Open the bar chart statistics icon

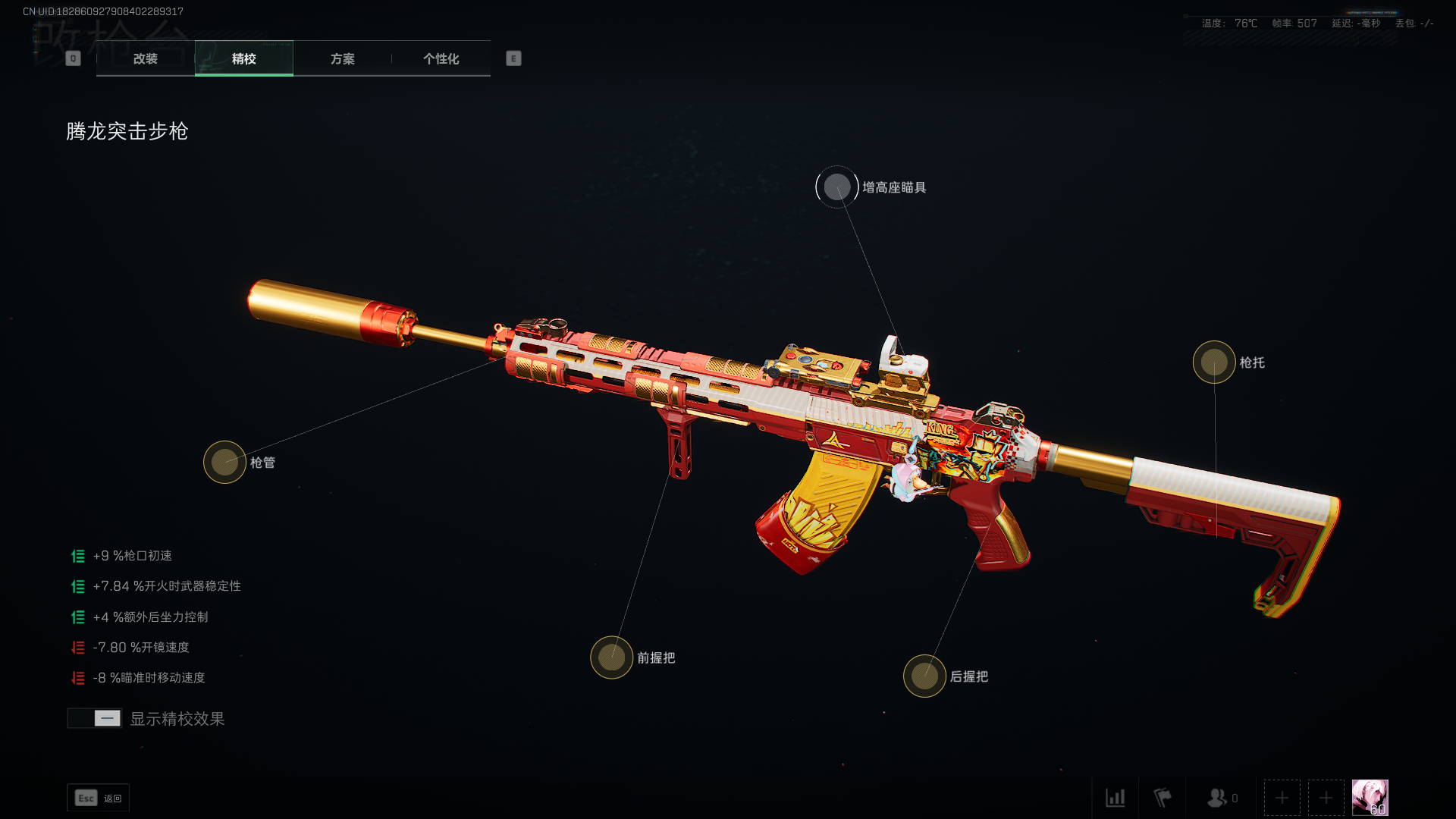click(1115, 798)
